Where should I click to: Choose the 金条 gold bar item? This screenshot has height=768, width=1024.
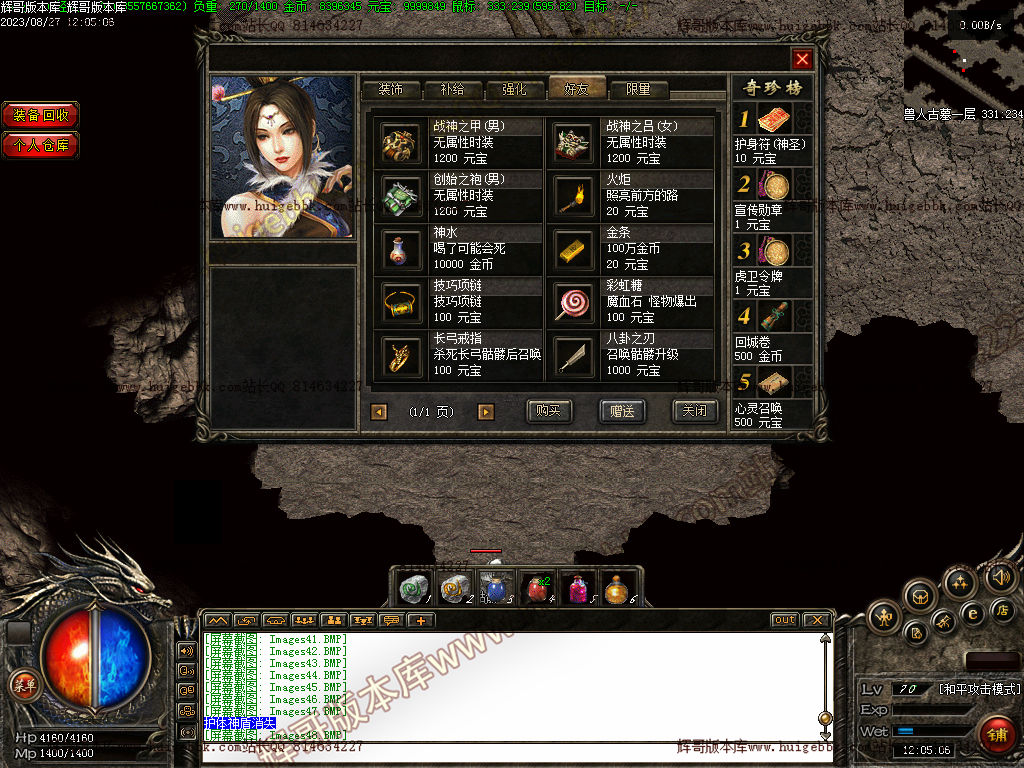point(575,249)
